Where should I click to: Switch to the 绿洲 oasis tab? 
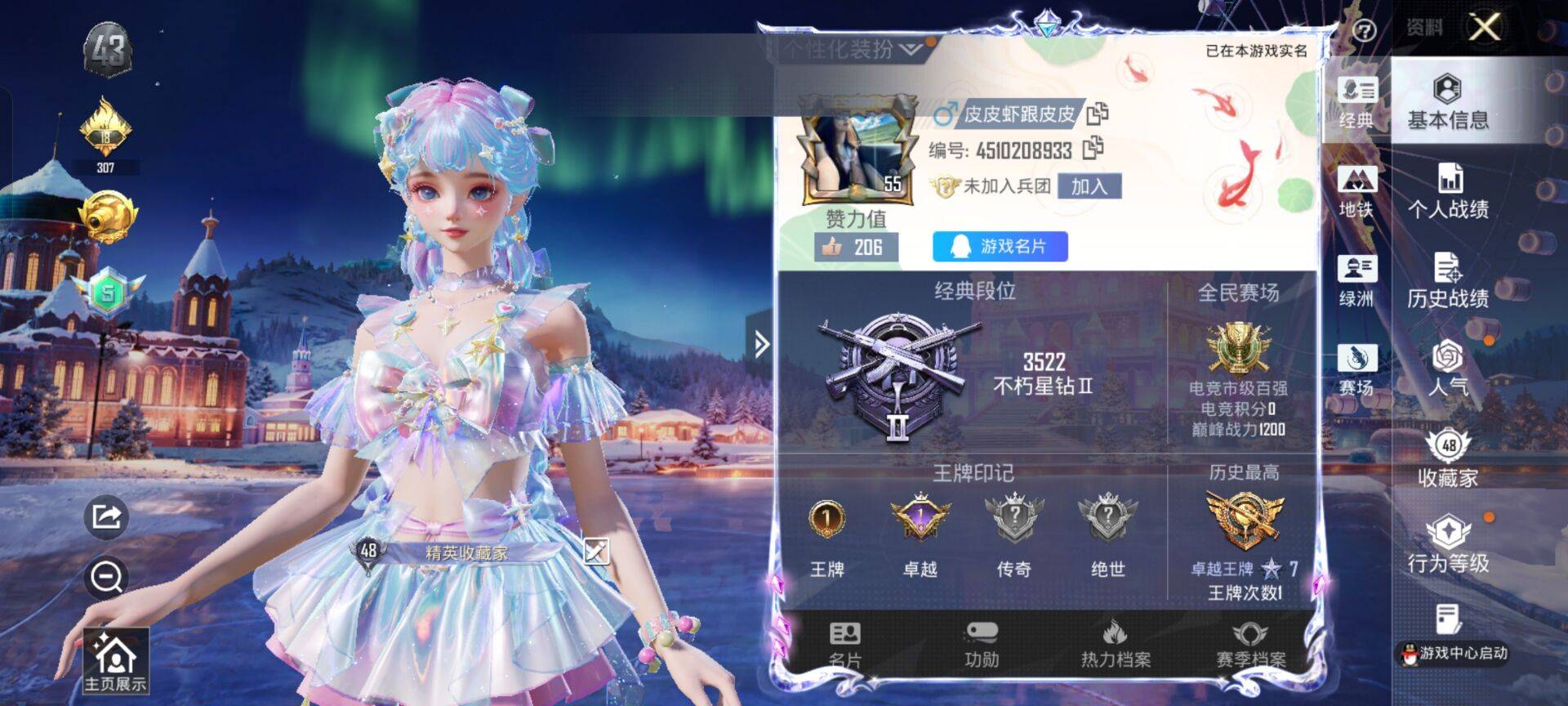(1356, 281)
